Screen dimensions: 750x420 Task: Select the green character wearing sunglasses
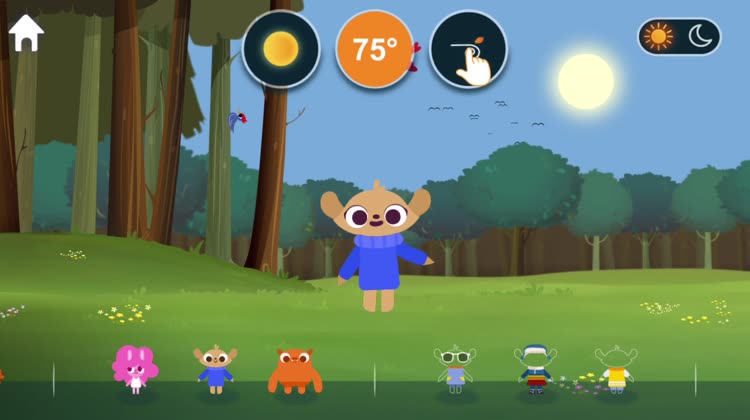click(455, 368)
